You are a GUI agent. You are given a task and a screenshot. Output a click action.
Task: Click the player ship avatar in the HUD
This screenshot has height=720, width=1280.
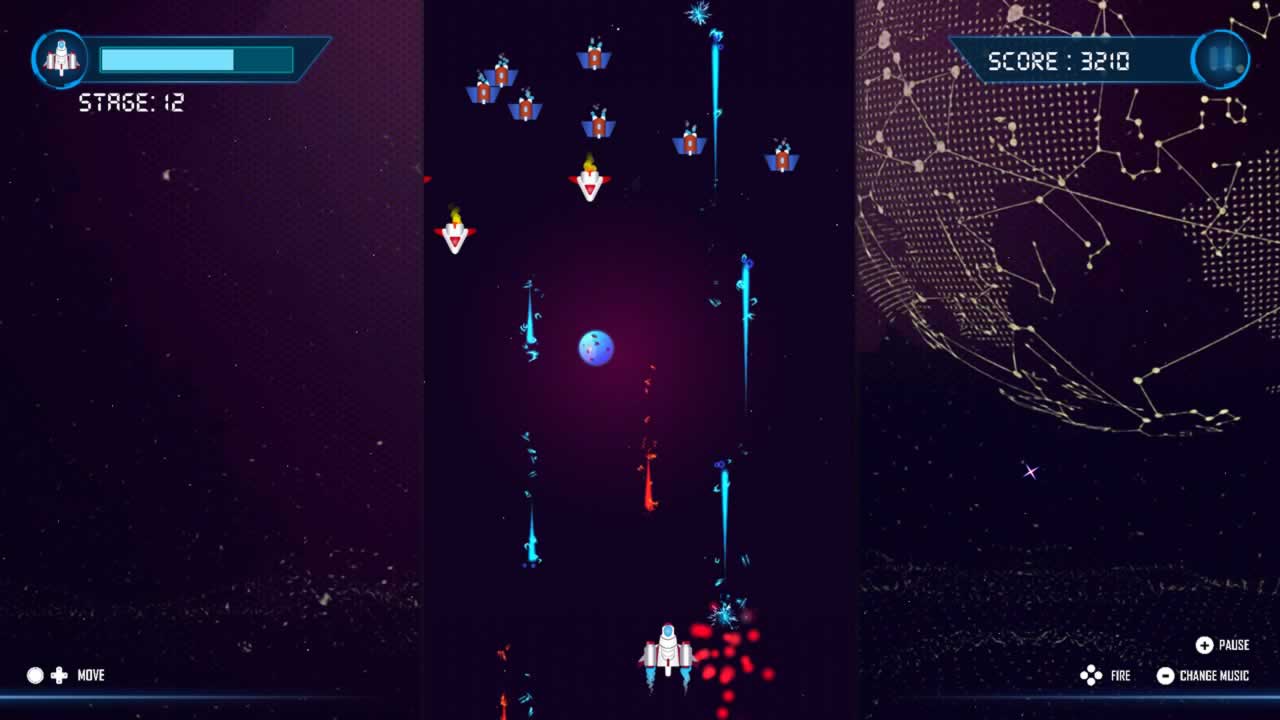tap(61, 59)
